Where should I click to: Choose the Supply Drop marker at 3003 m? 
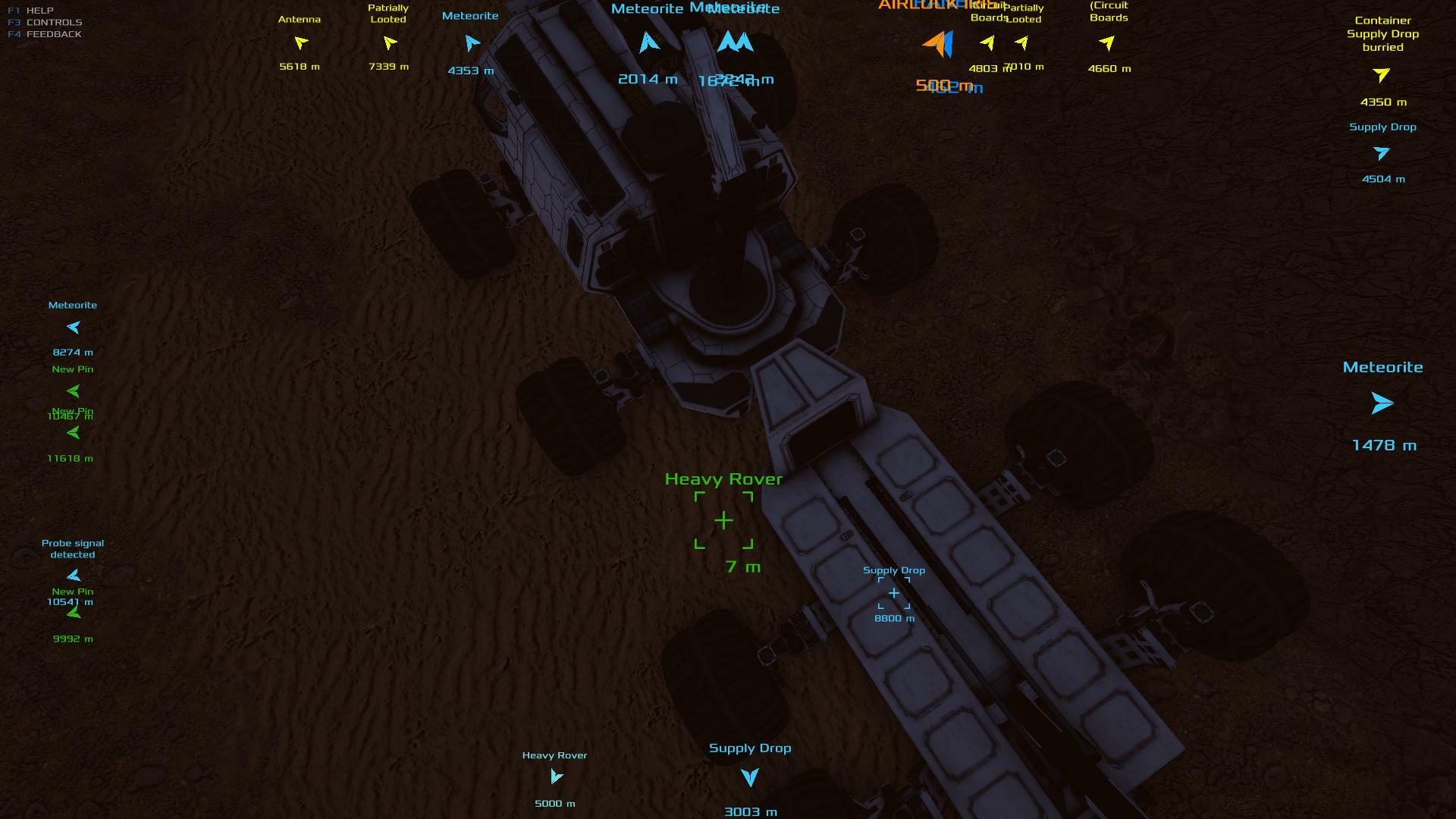point(749,777)
